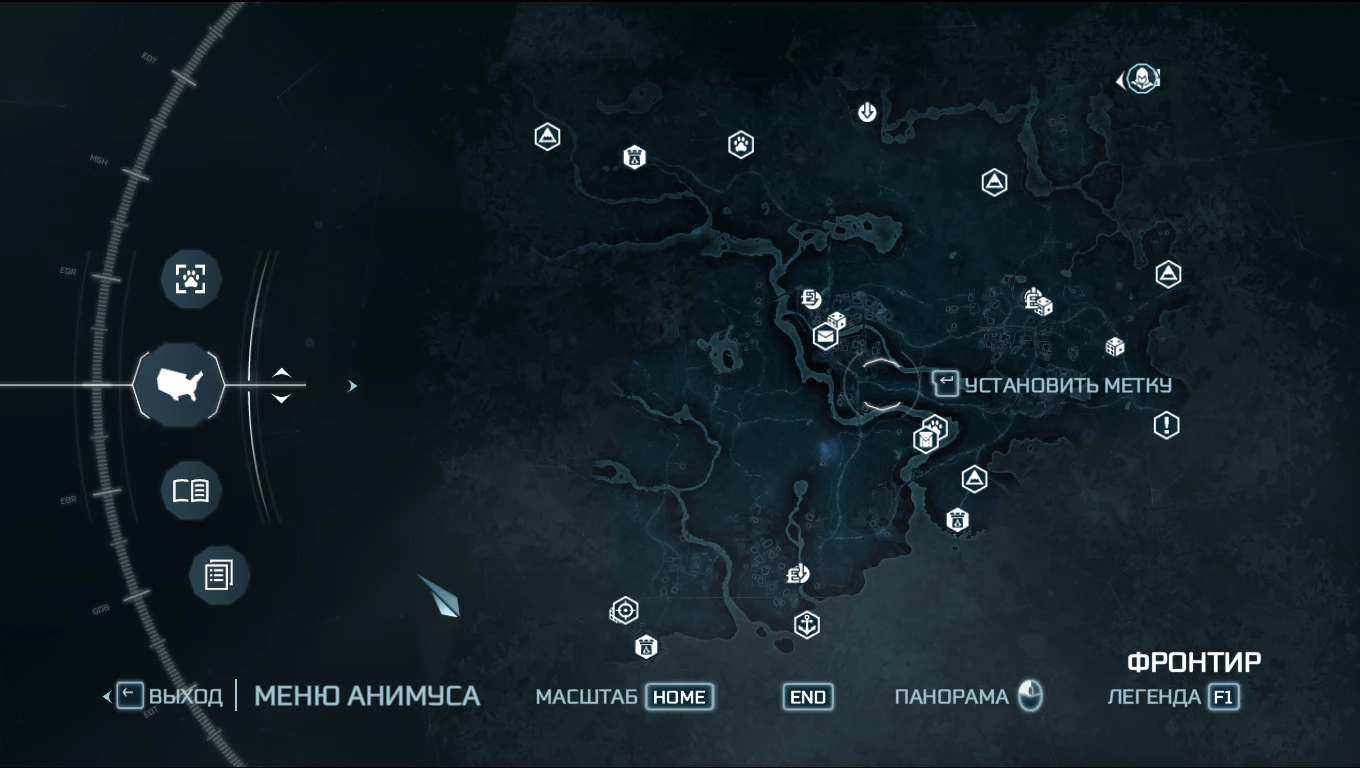Open the documents log icon in sidebar

218,575
